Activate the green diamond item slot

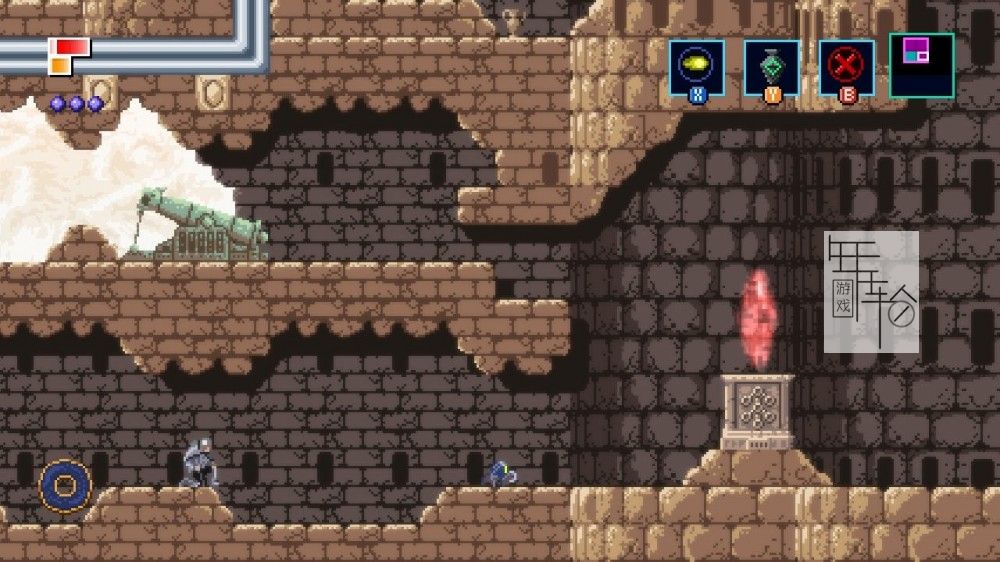[x=772, y=66]
